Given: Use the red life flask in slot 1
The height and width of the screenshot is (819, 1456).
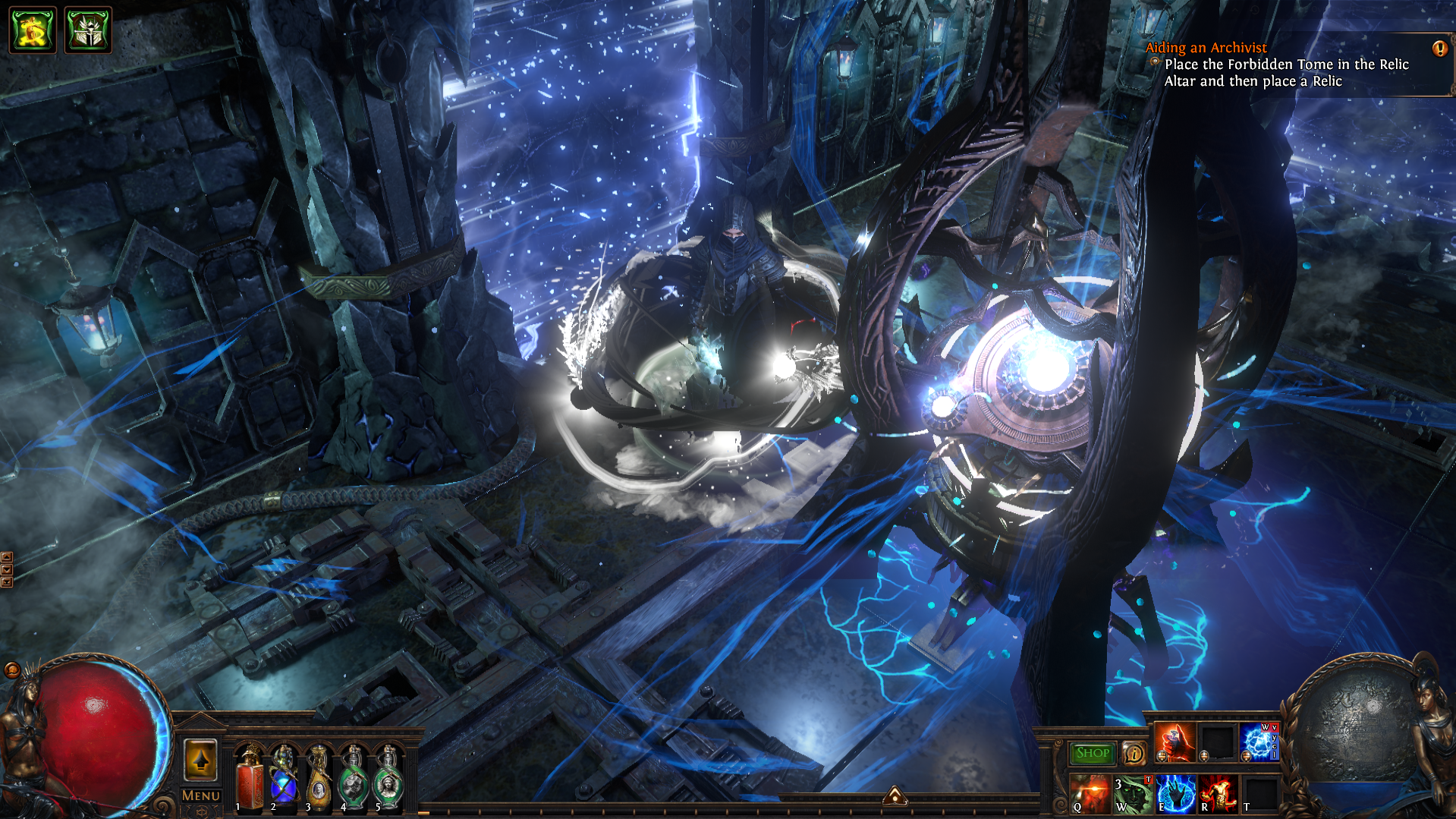Looking at the screenshot, I should pyautogui.click(x=249, y=780).
